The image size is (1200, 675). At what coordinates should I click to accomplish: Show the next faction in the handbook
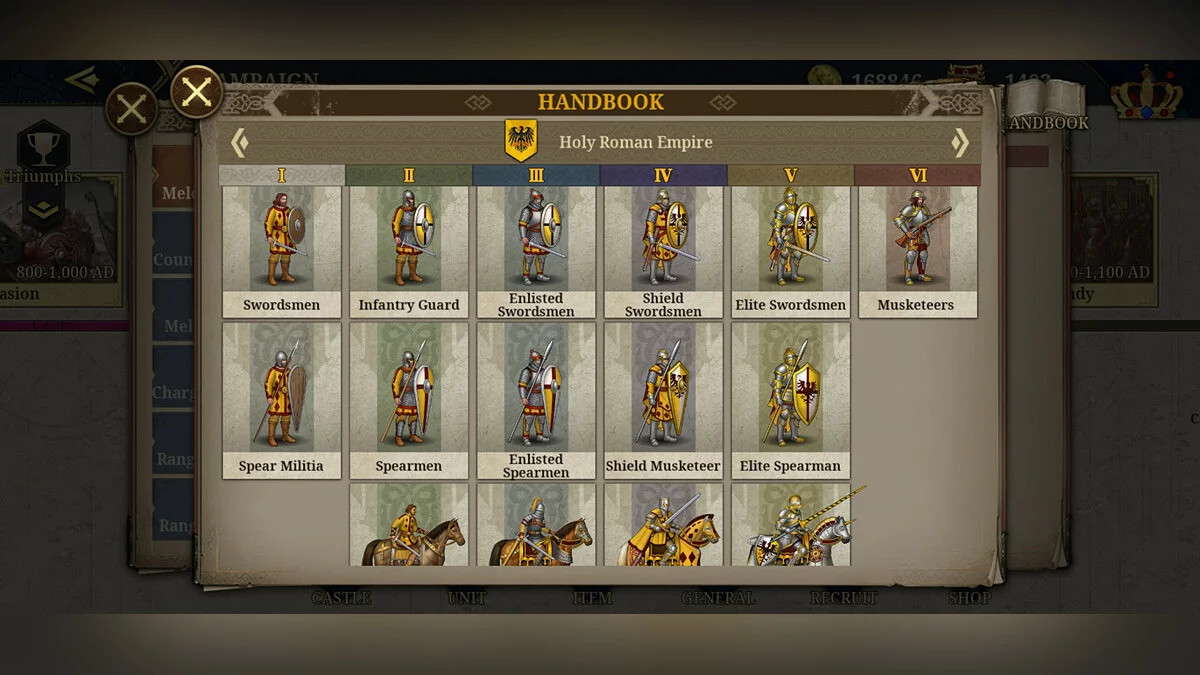click(960, 143)
